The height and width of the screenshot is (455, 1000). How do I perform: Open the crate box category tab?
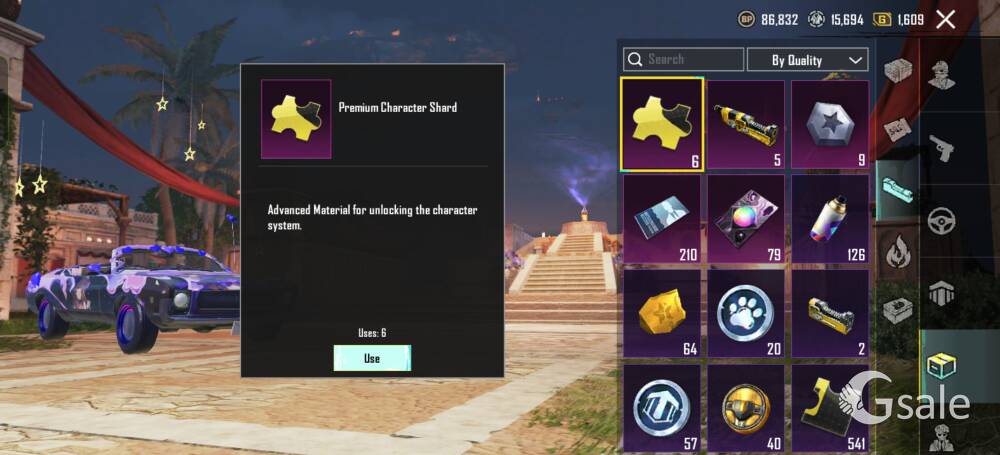pyautogui.click(x=897, y=71)
